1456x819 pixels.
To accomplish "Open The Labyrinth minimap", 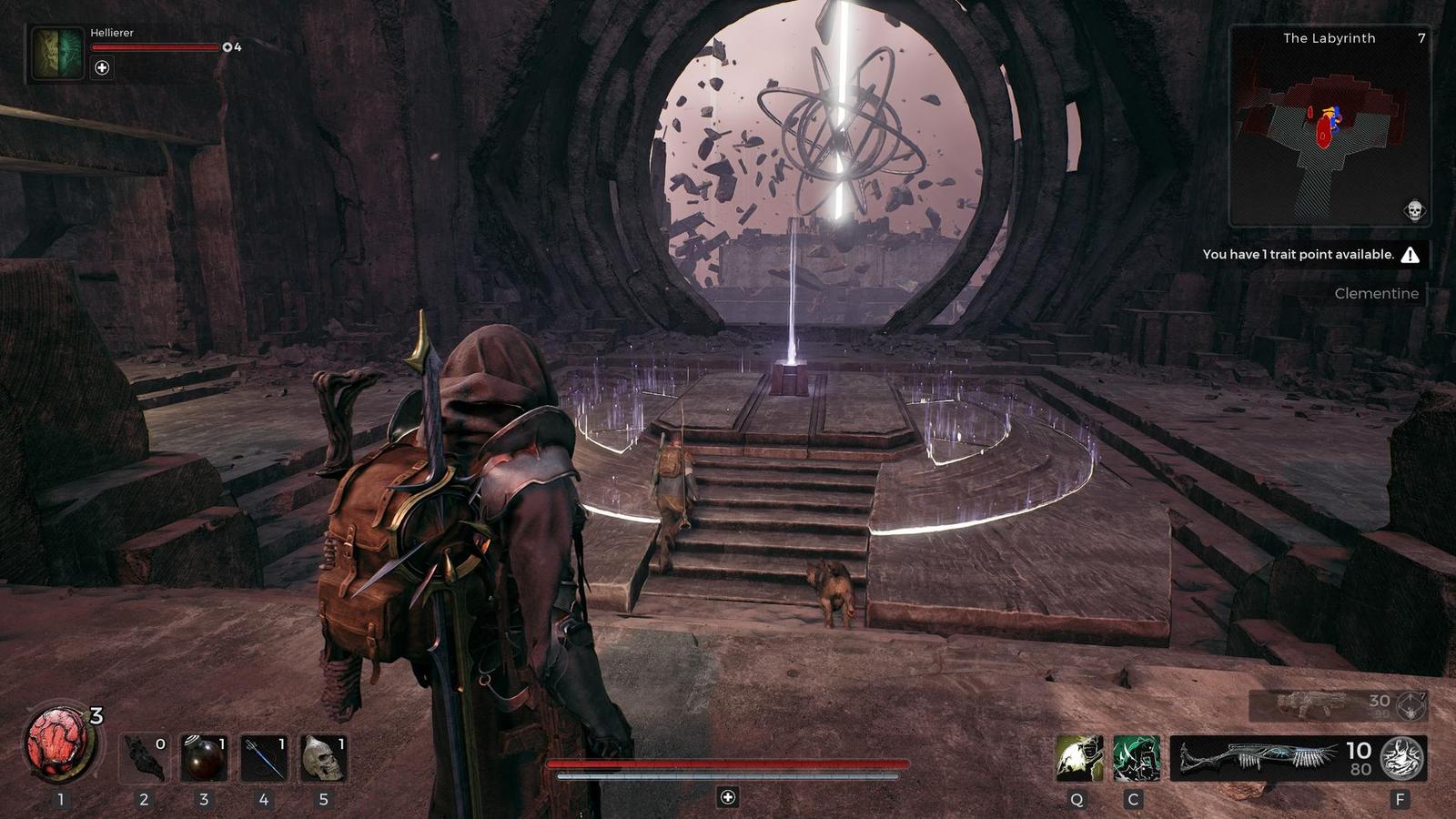I will 1329,127.
